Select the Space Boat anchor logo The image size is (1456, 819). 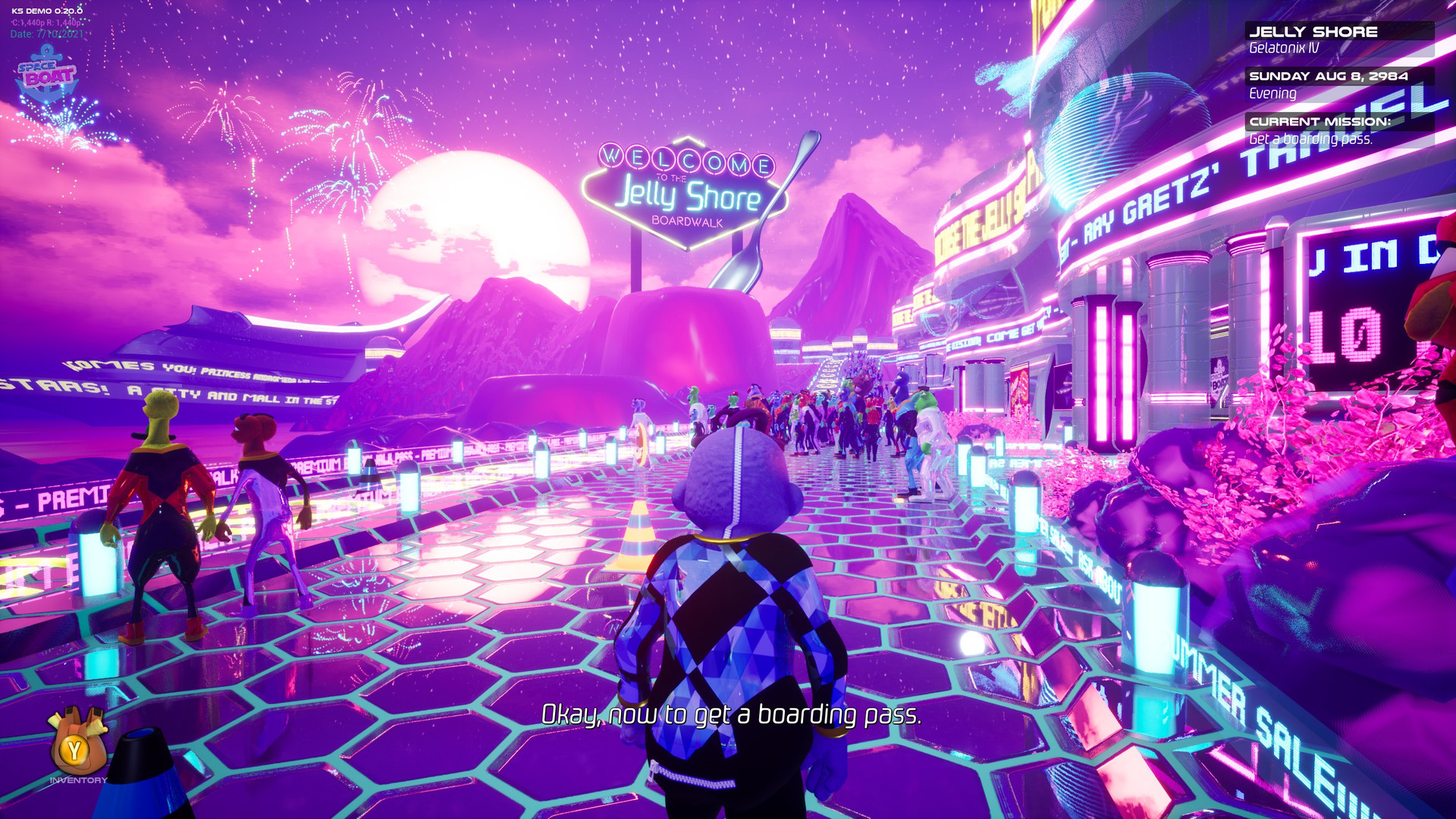coord(47,76)
